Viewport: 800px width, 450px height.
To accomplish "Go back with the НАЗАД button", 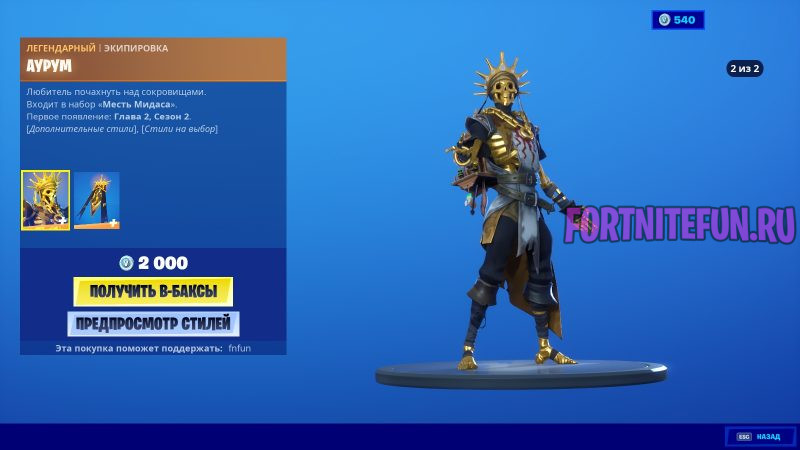I will pyautogui.click(x=759, y=437).
